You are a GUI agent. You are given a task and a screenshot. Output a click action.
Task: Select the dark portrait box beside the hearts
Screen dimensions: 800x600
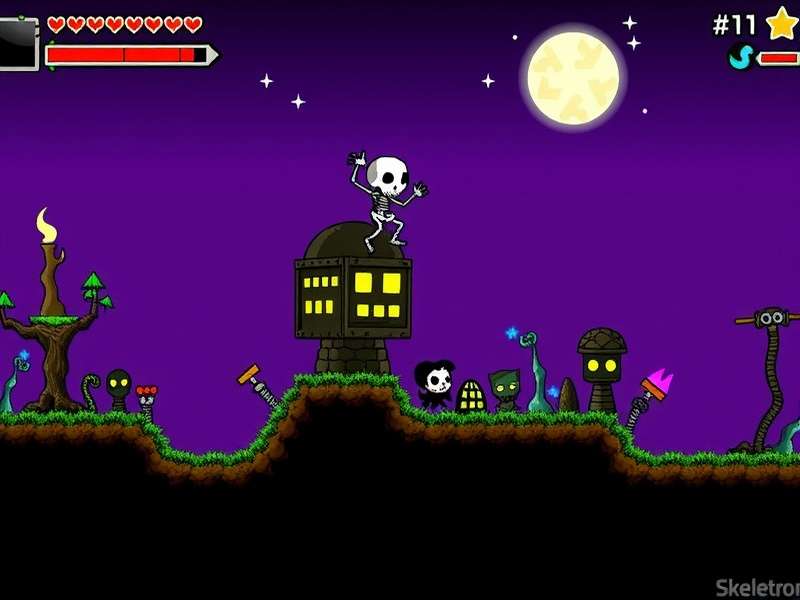pyautogui.click(x=17, y=43)
